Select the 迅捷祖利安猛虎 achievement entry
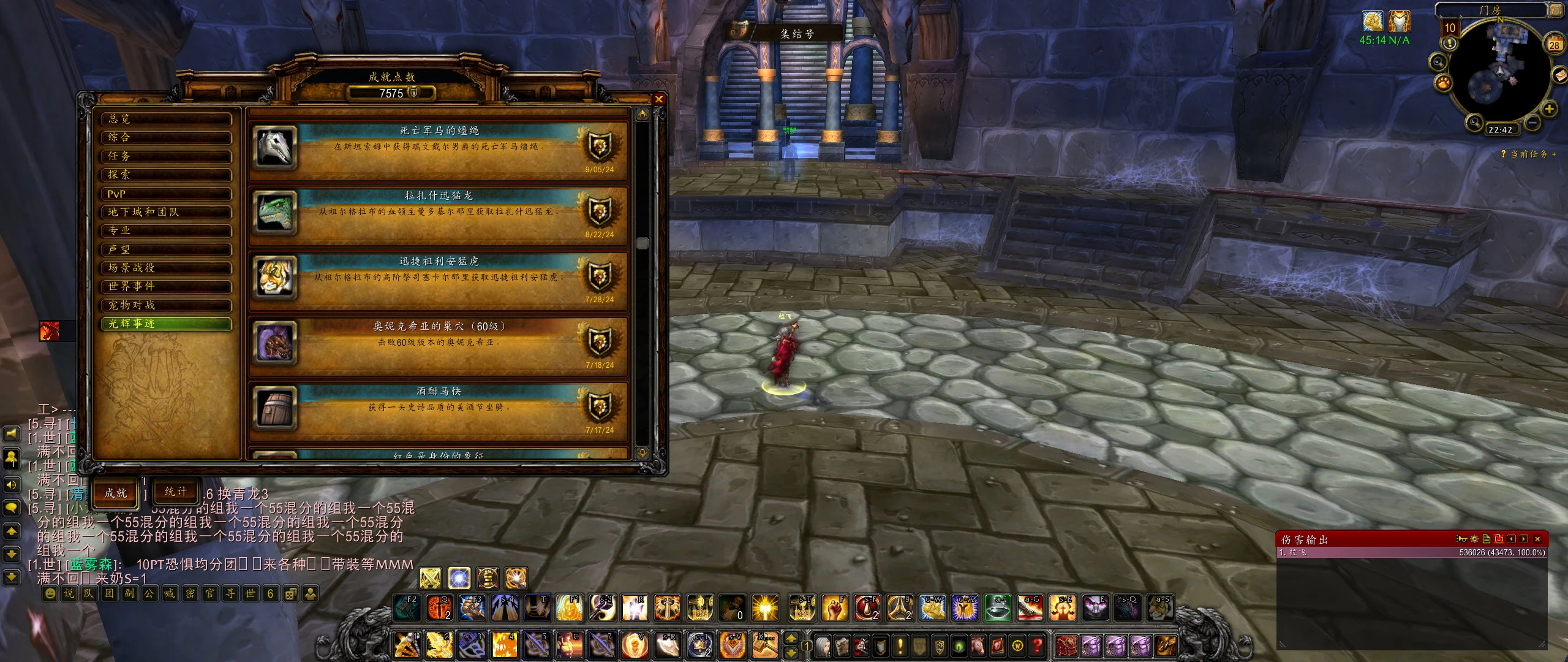 point(438,278)
